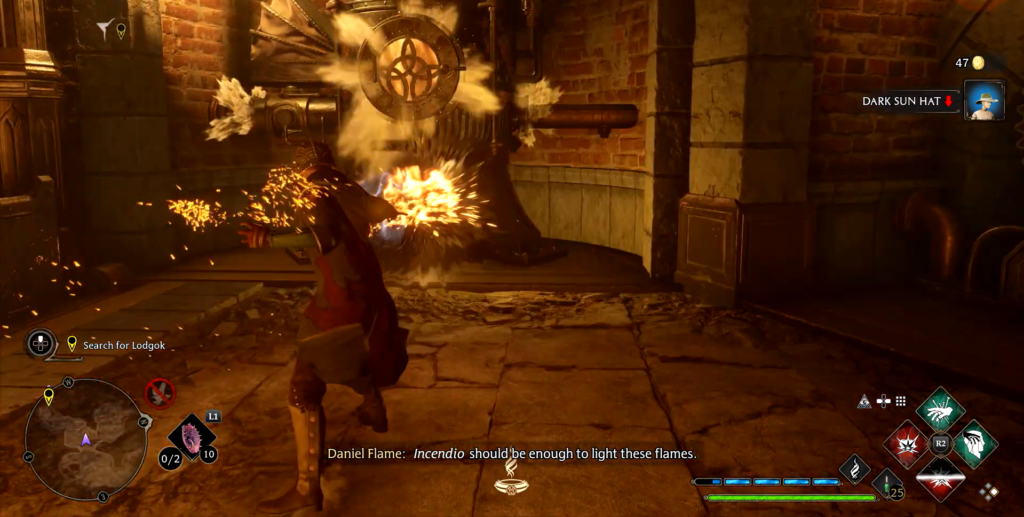Image resolution: width=1024 pixels, height=517 pixels.
Task: Activate the red spell in the bottom slot
Action: click(x=940, y=476)
